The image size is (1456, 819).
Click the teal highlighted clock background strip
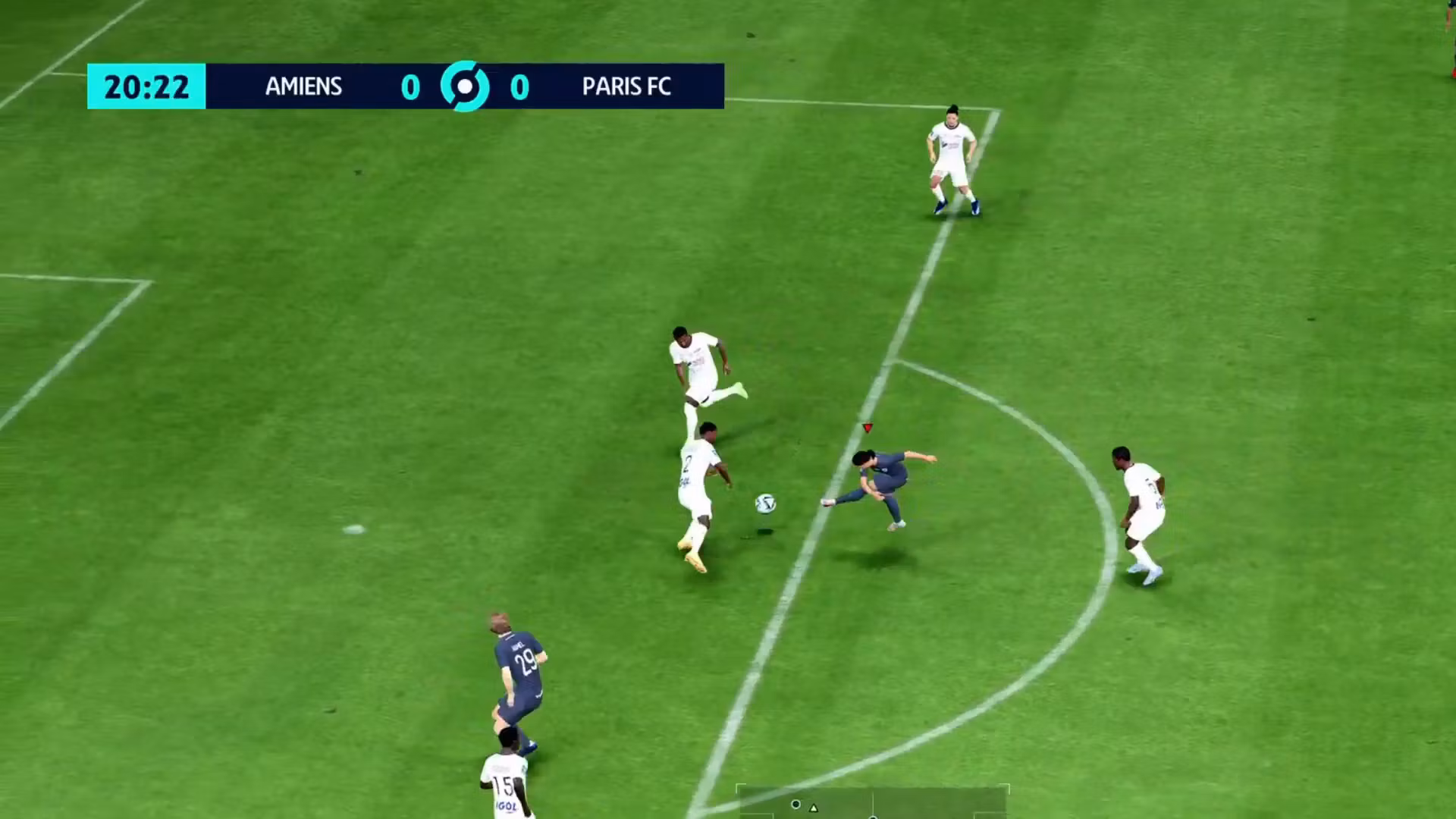click(146, 86)
